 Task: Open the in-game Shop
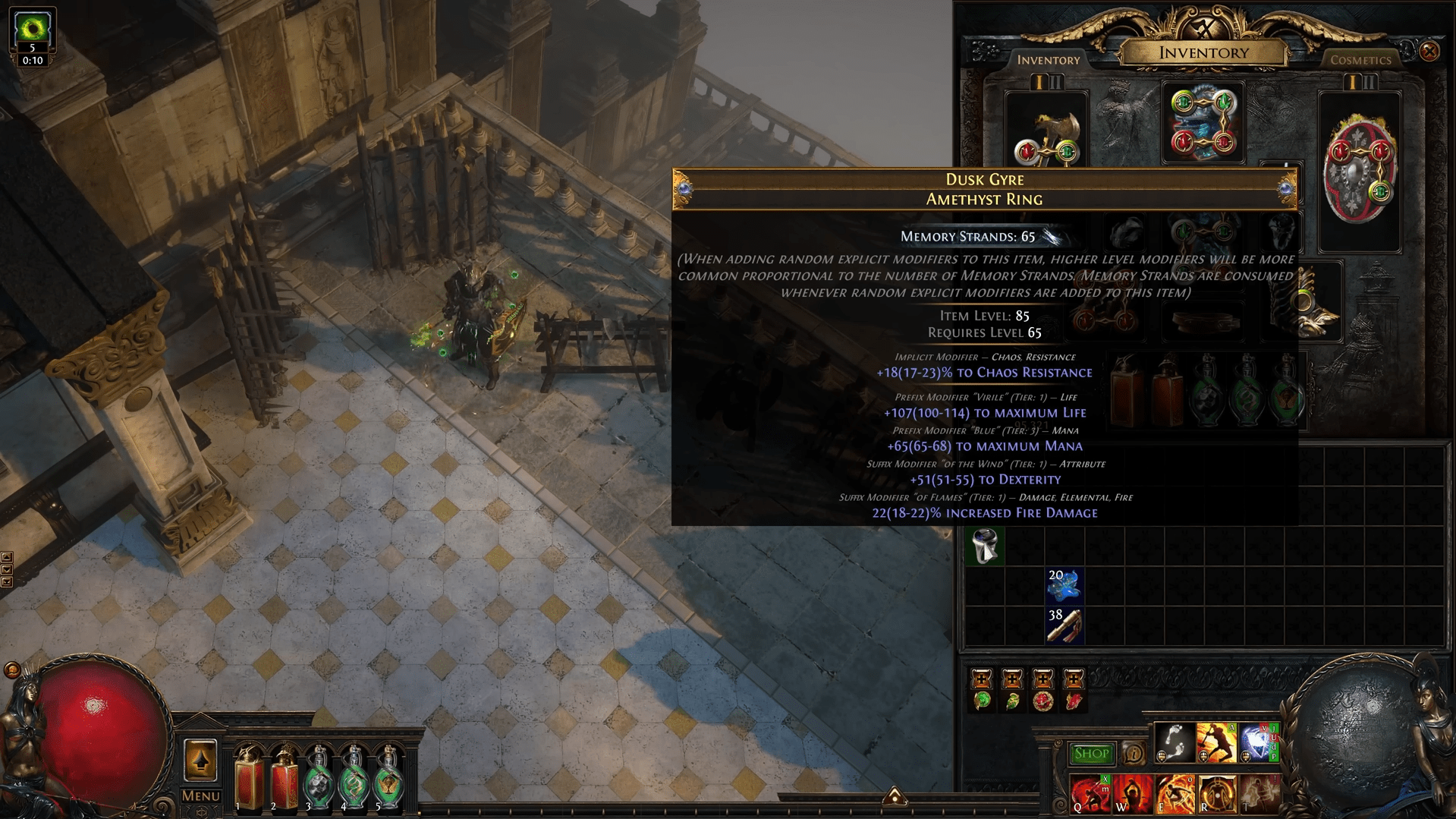(x=1091, y=754)
